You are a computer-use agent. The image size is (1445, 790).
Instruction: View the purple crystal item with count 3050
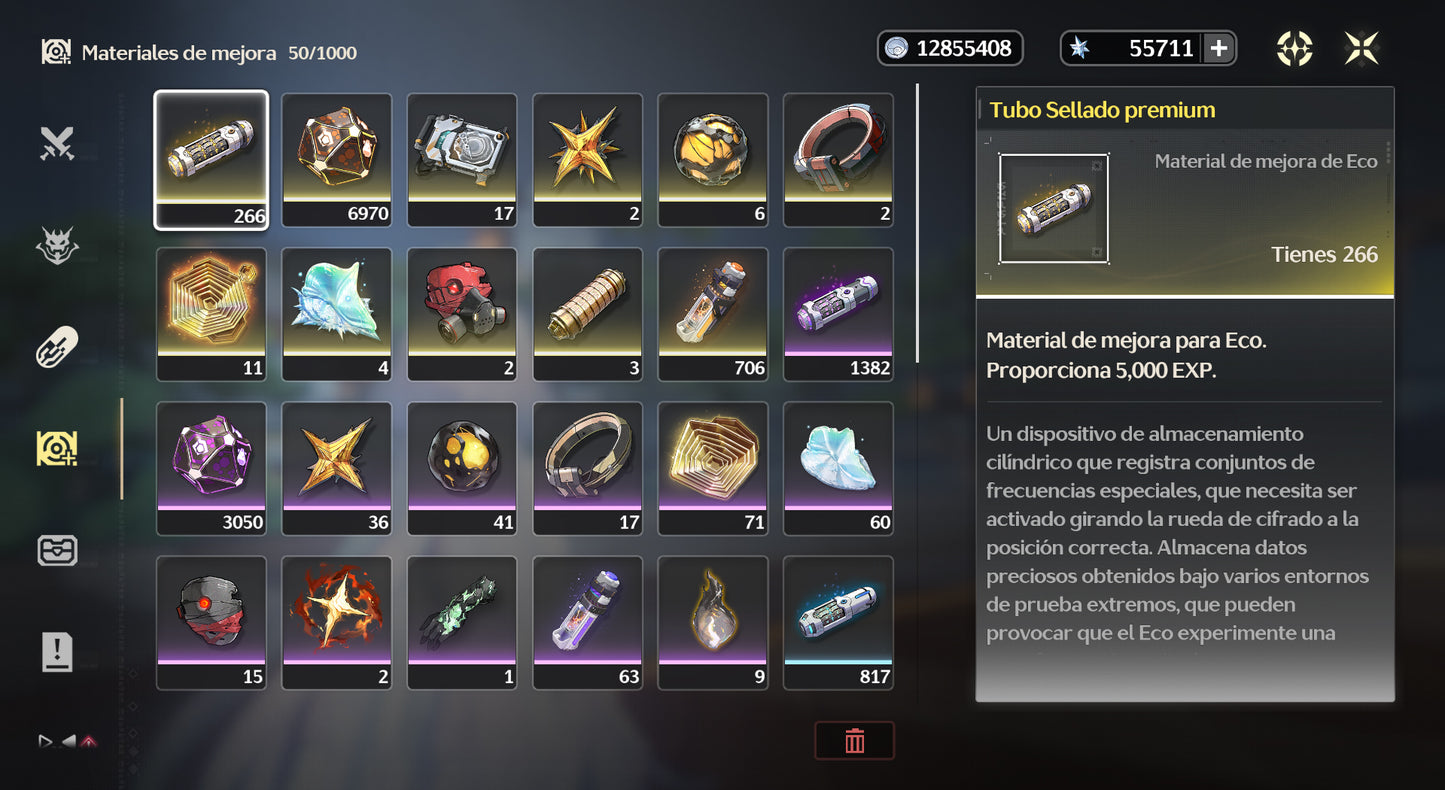pos(211,467)
